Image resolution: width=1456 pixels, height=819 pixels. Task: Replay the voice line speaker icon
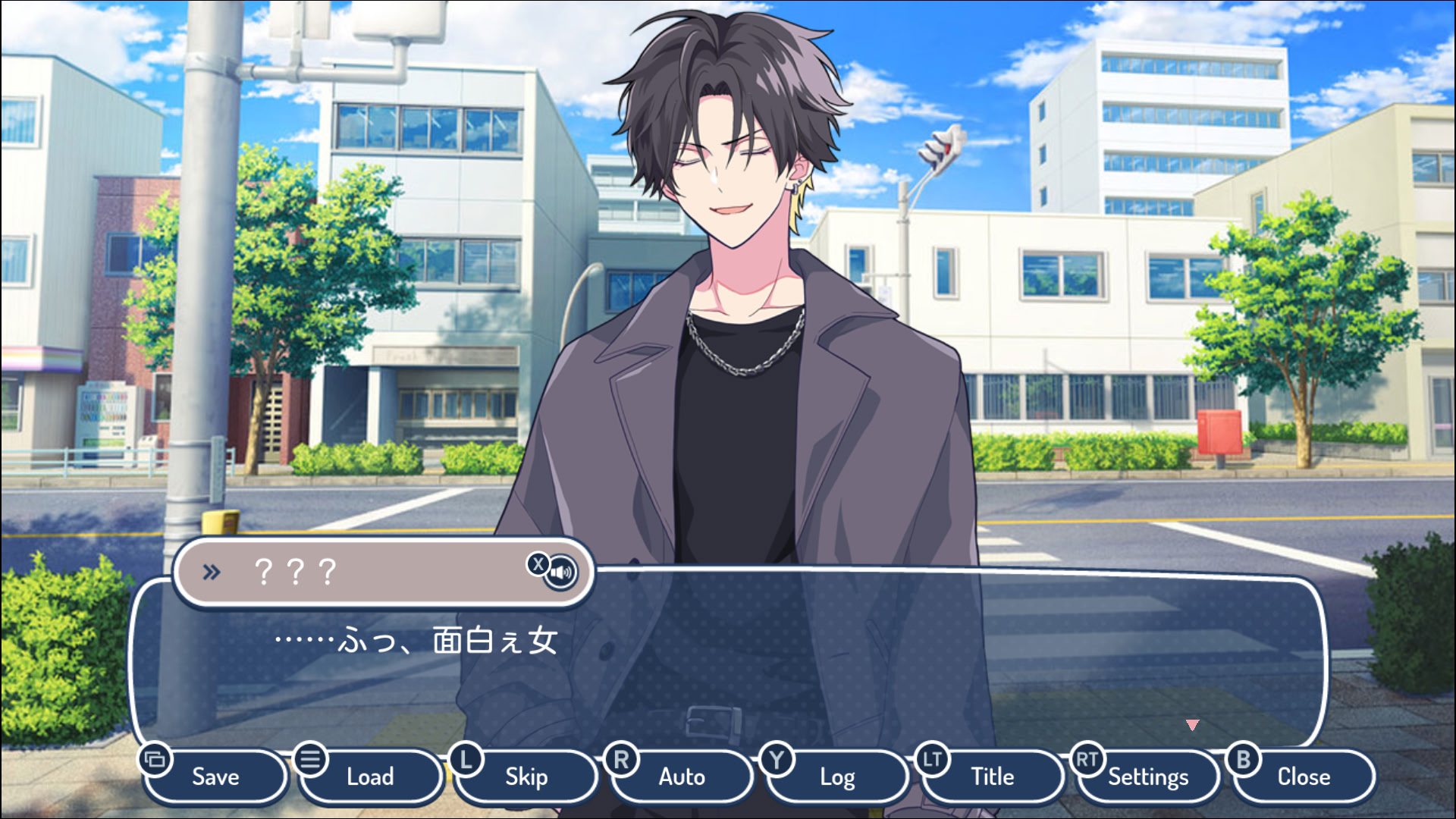coord(561,573)
